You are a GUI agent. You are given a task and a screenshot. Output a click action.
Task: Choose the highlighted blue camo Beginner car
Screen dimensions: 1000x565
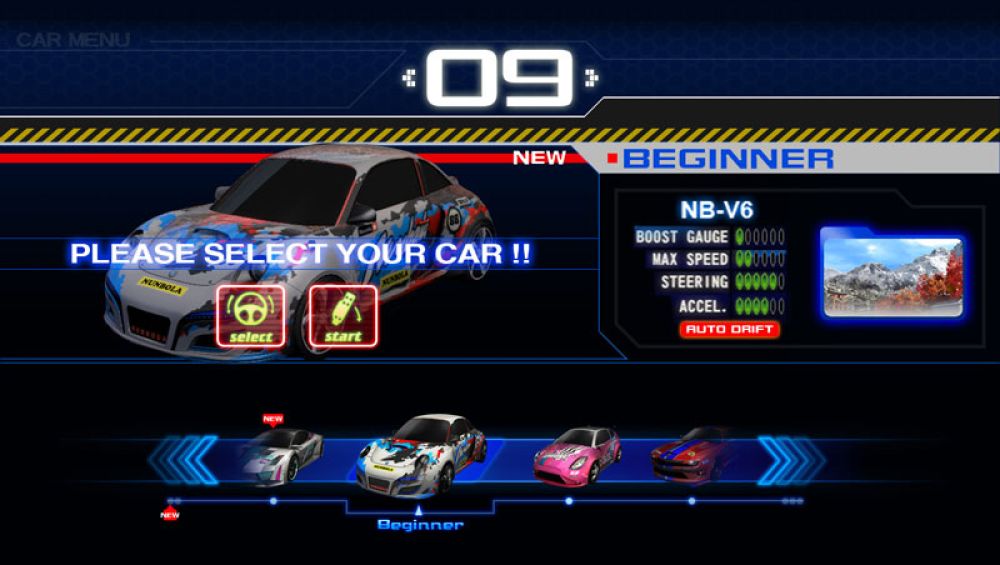422,456
